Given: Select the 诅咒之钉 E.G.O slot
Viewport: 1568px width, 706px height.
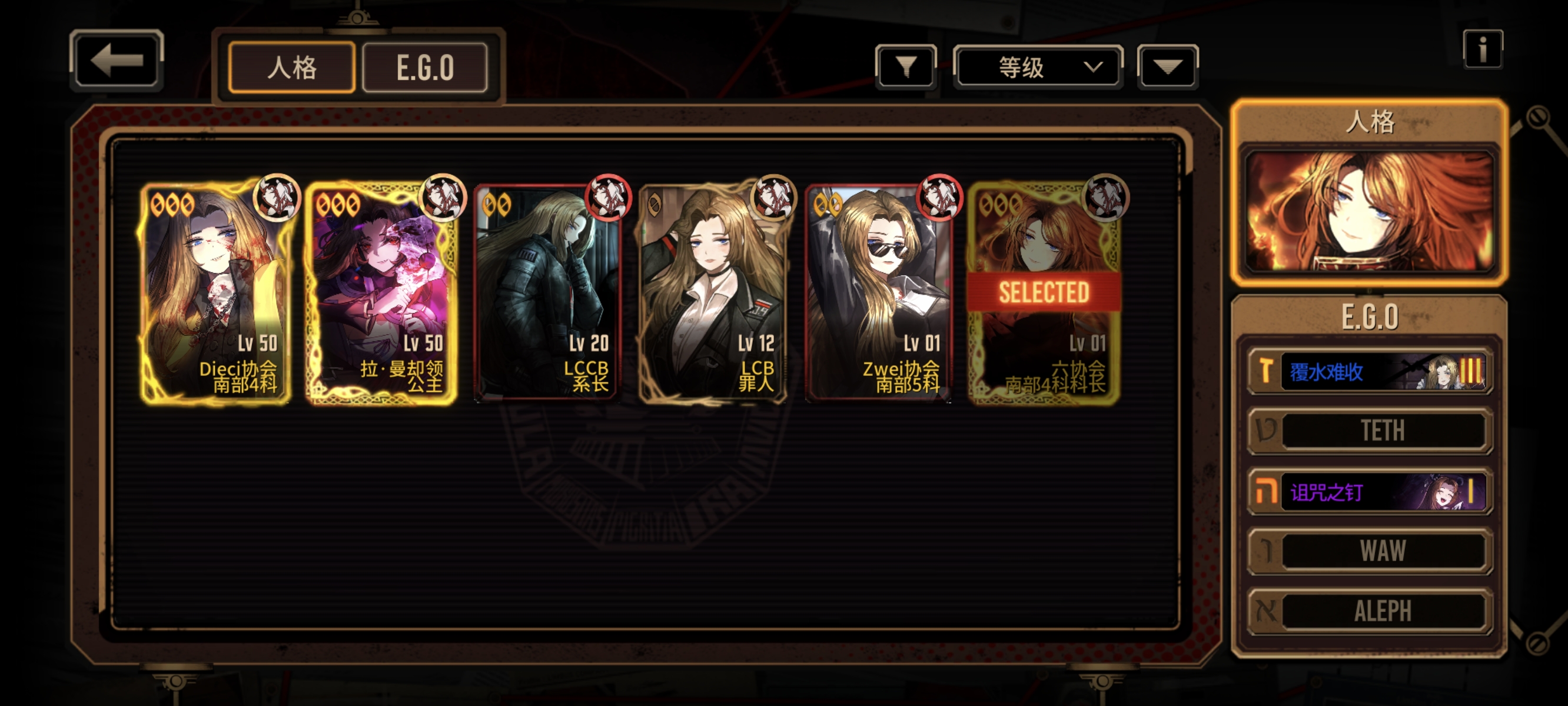Looking at the screenshot, I should click(x=1370, y=491).
